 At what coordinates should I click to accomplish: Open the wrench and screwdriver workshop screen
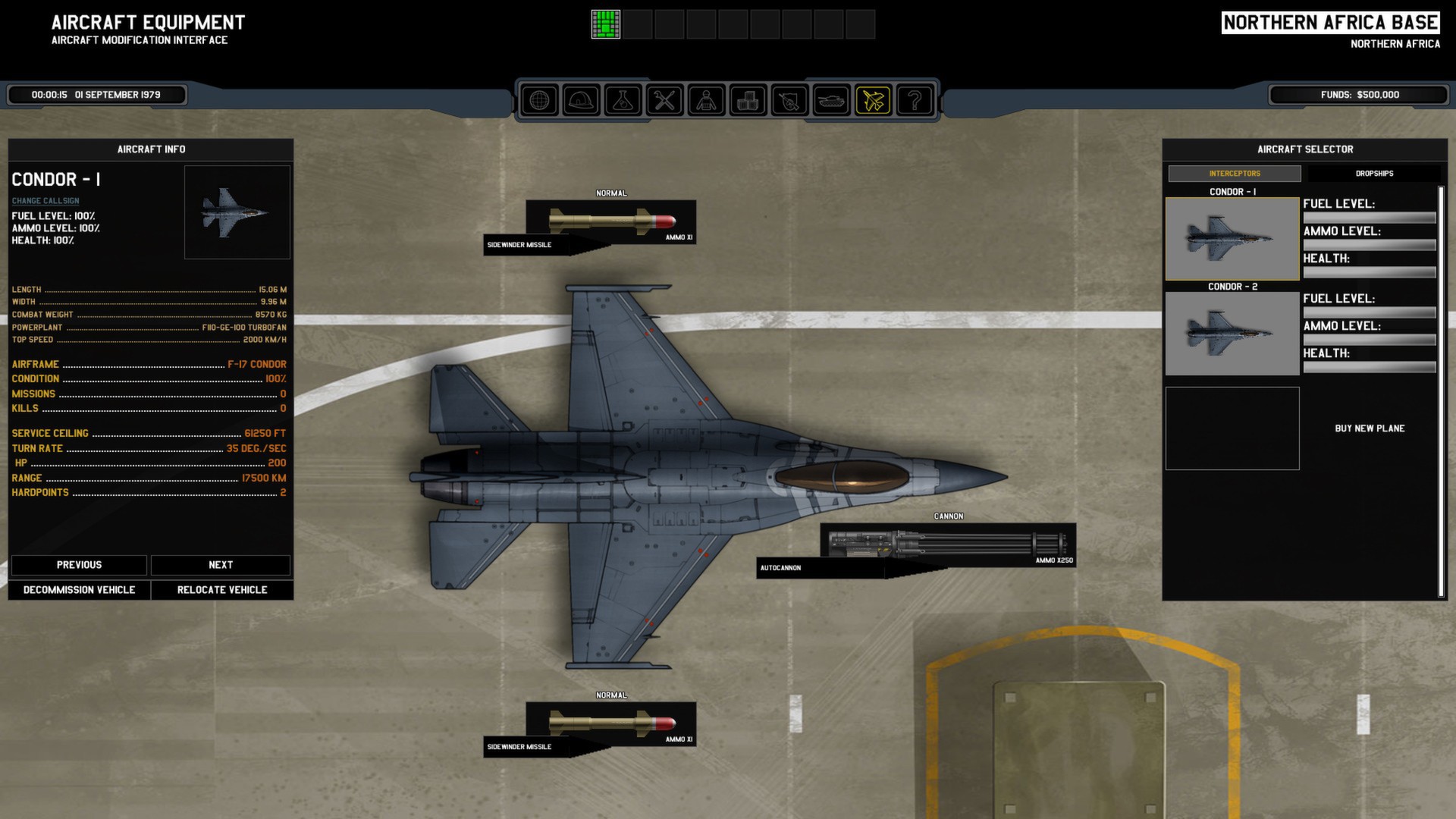(664, 100)
